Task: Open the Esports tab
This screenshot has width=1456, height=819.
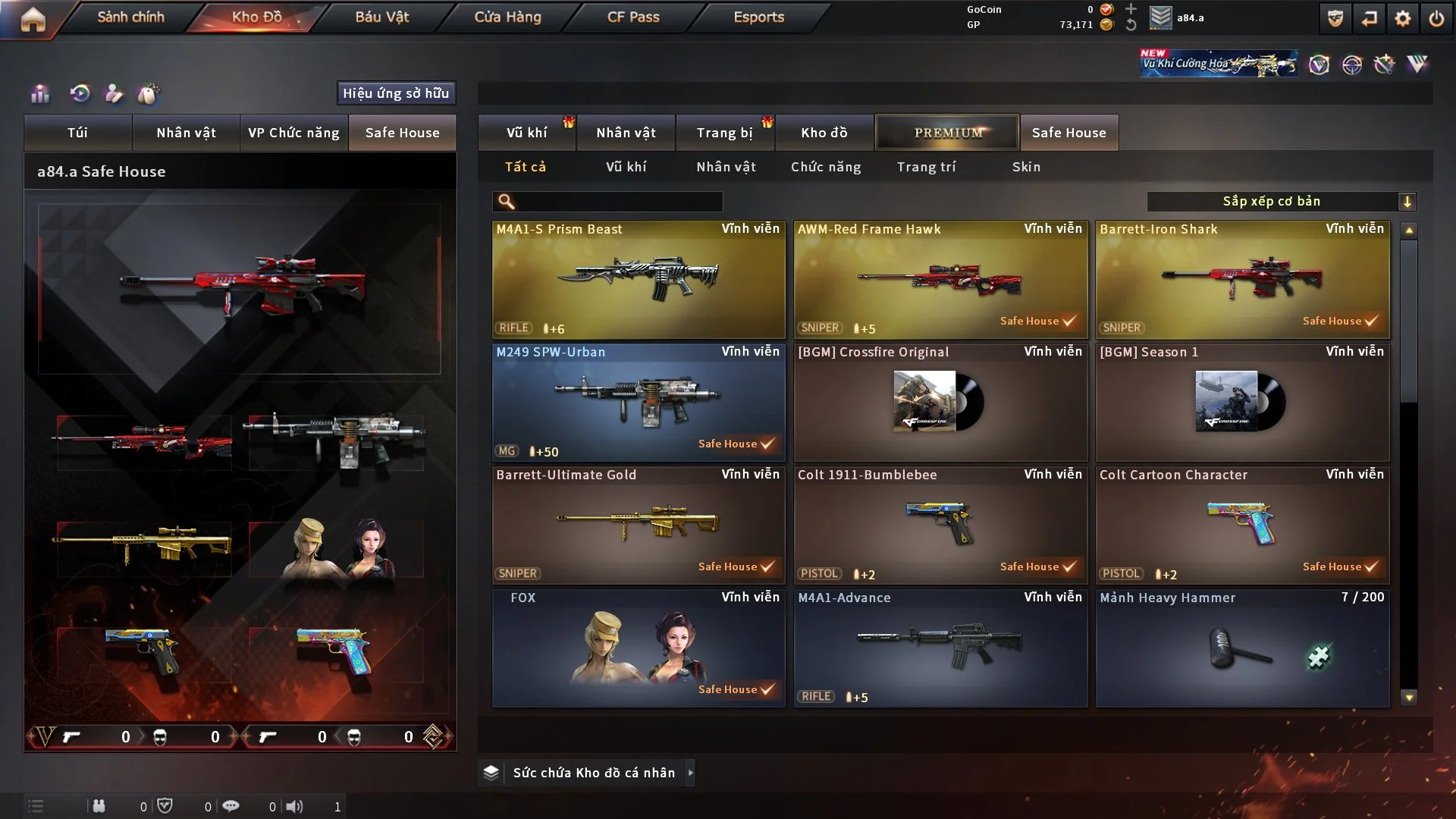Action: pos(758,17)
